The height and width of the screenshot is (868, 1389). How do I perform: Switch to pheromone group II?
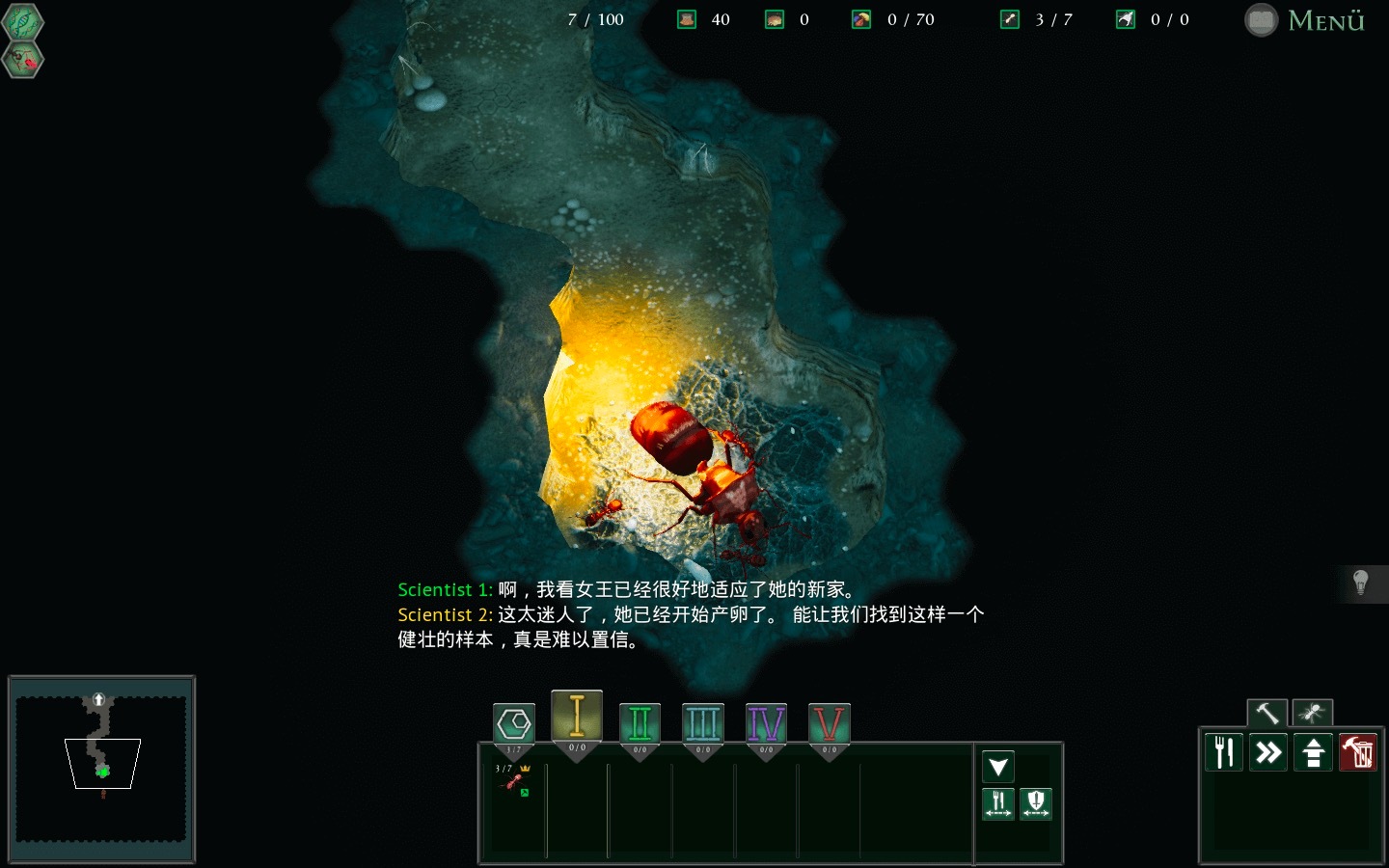click(640, 723)
